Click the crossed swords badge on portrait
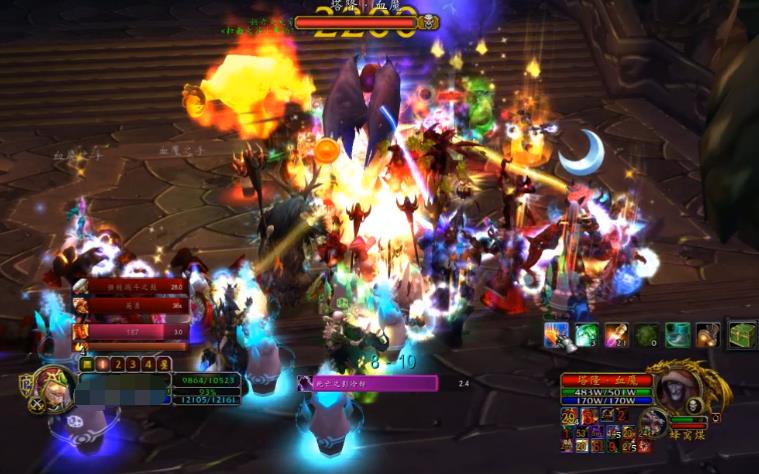Viewport: 759px width, 474px height. point(37,405)
